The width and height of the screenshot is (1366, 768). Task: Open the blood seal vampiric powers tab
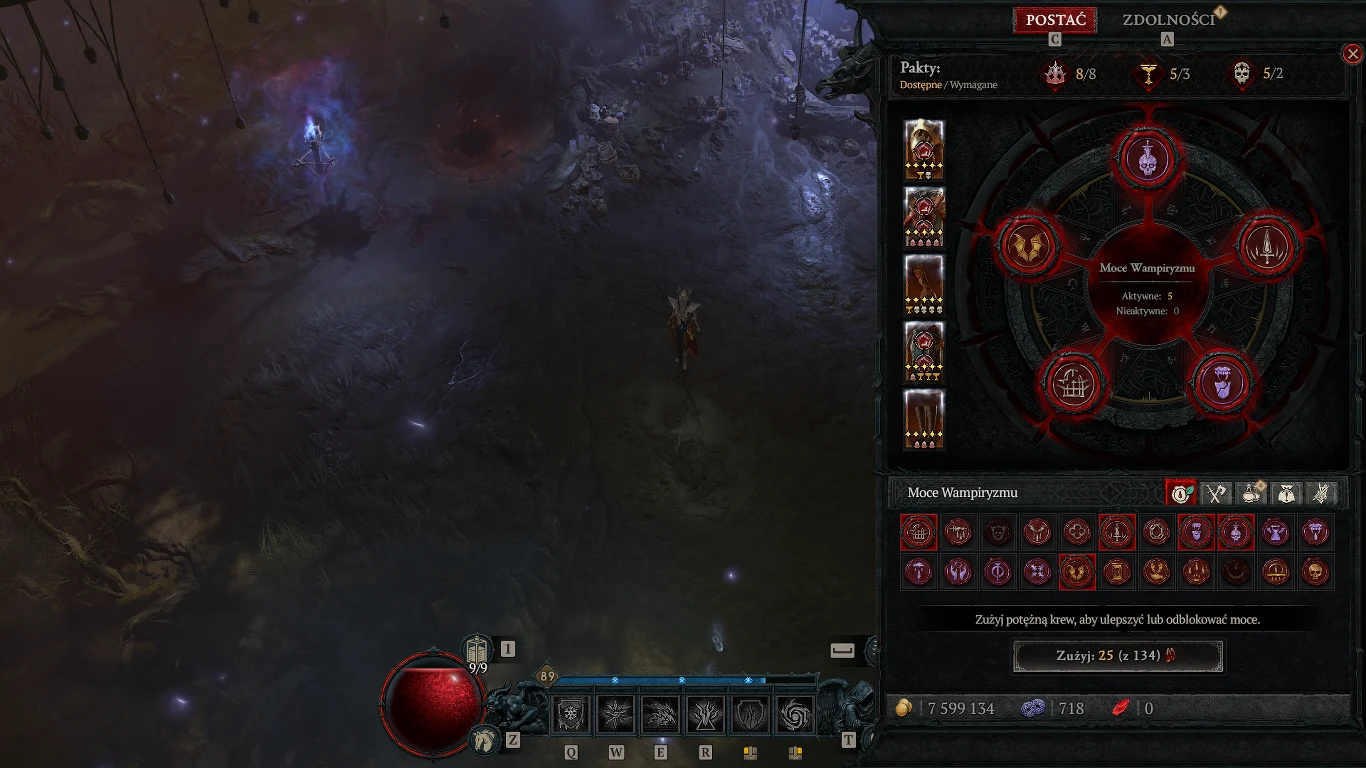[1181, 493]
